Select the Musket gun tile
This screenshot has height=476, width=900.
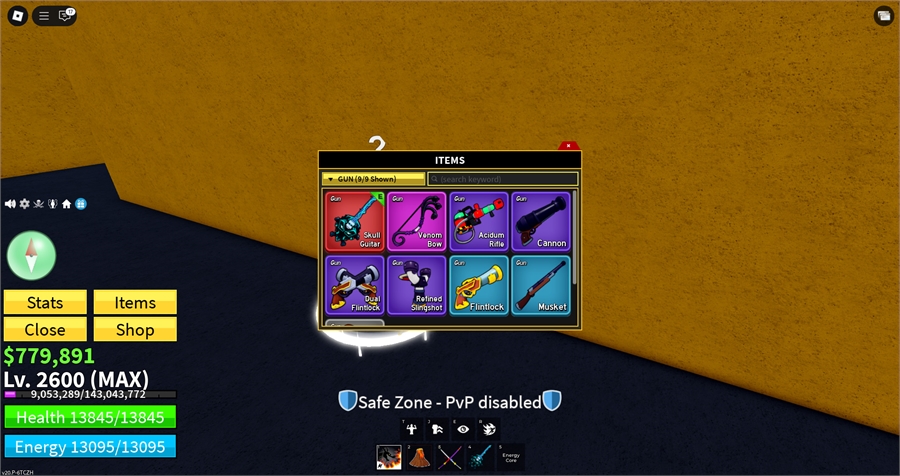tap(541, 285)
